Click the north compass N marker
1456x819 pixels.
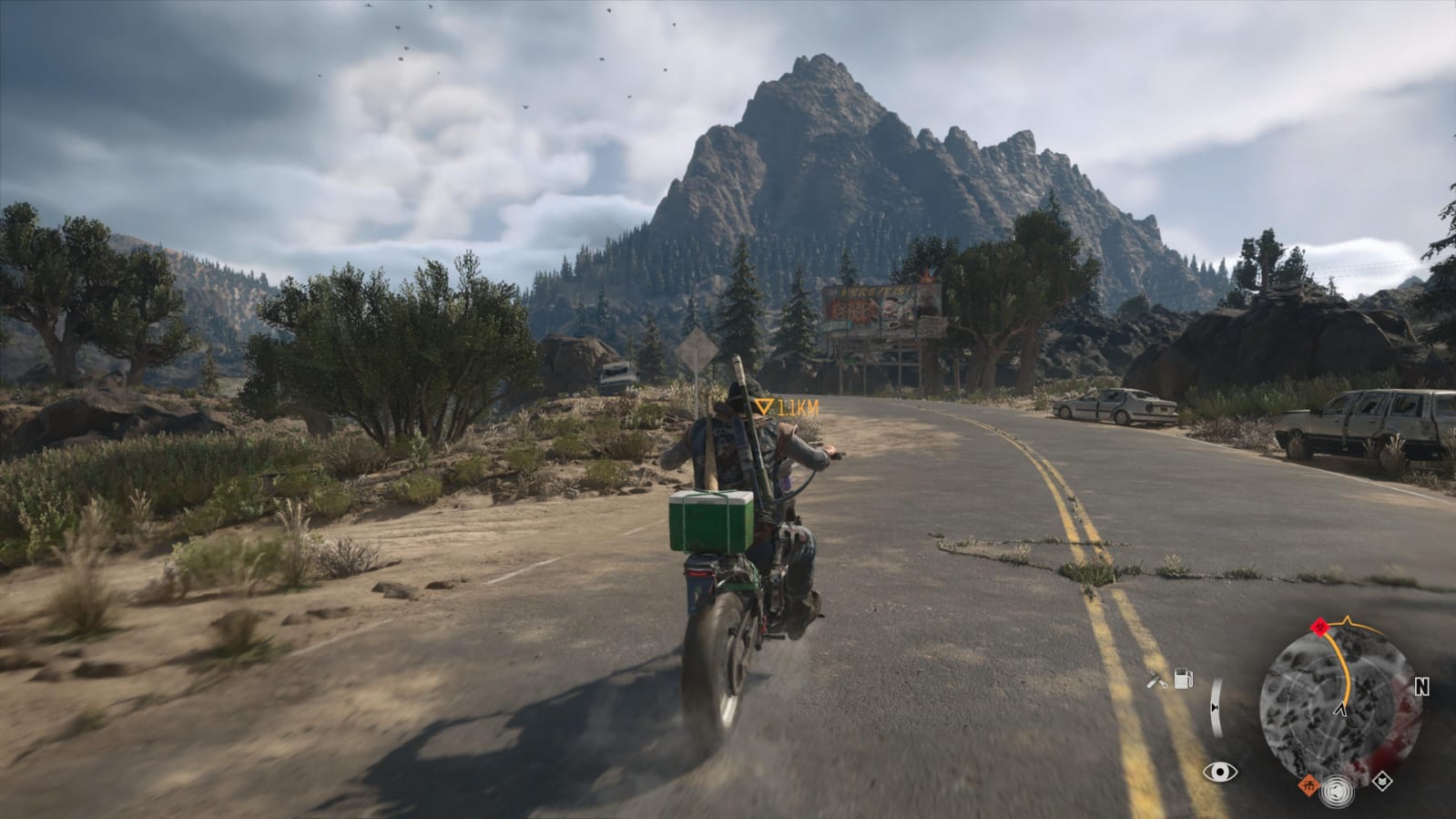coord(1421,688)
